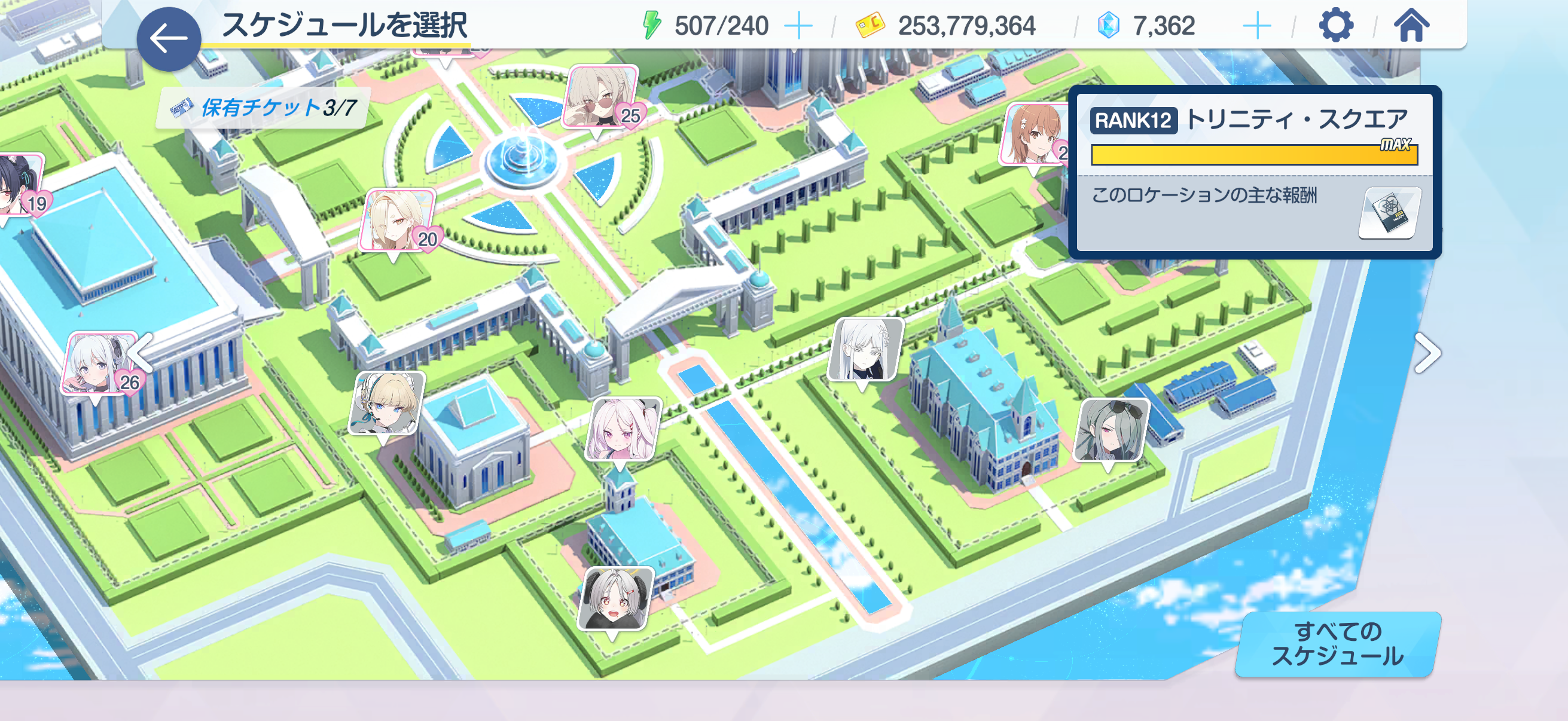1568x721 pixels.
Task: Select the long white-haired student near chapel
Action: click(x=864, y=349)
